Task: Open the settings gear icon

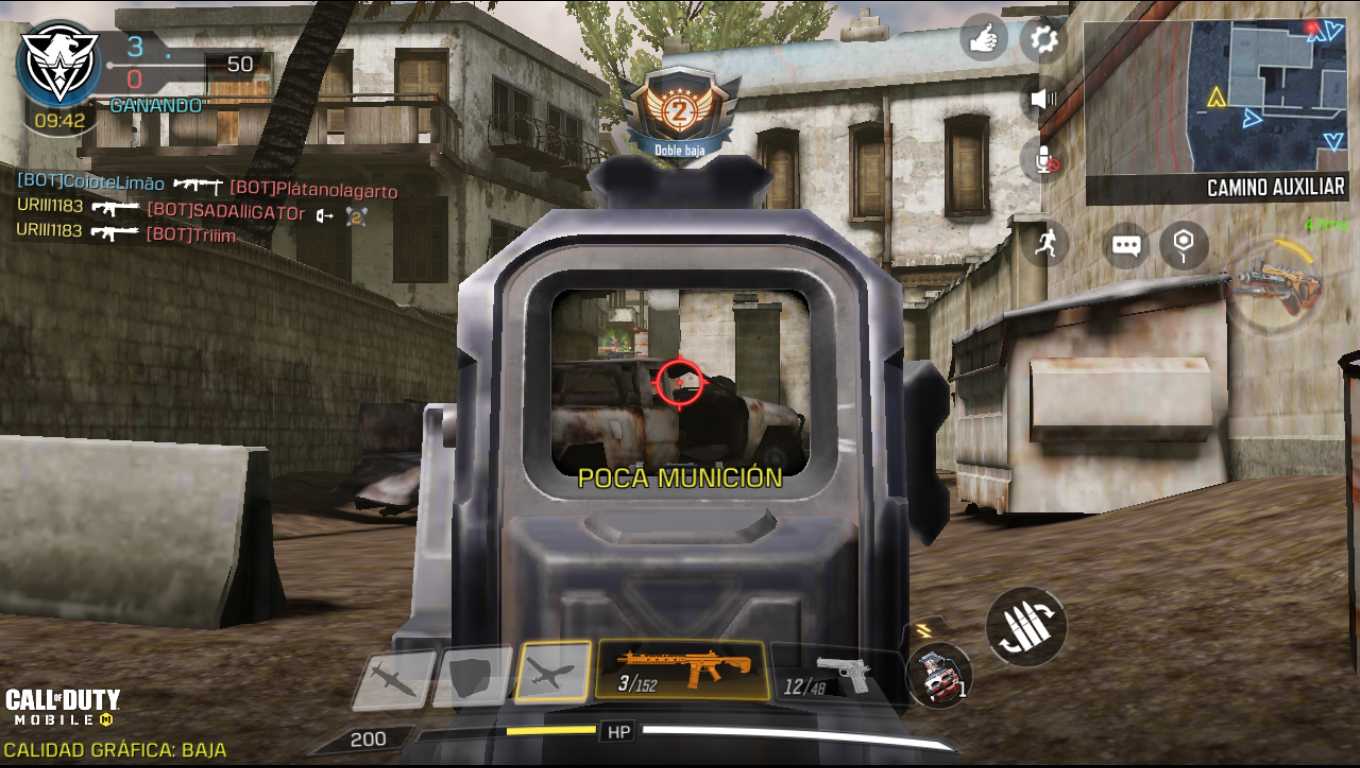Action: tap(1043, 40)
